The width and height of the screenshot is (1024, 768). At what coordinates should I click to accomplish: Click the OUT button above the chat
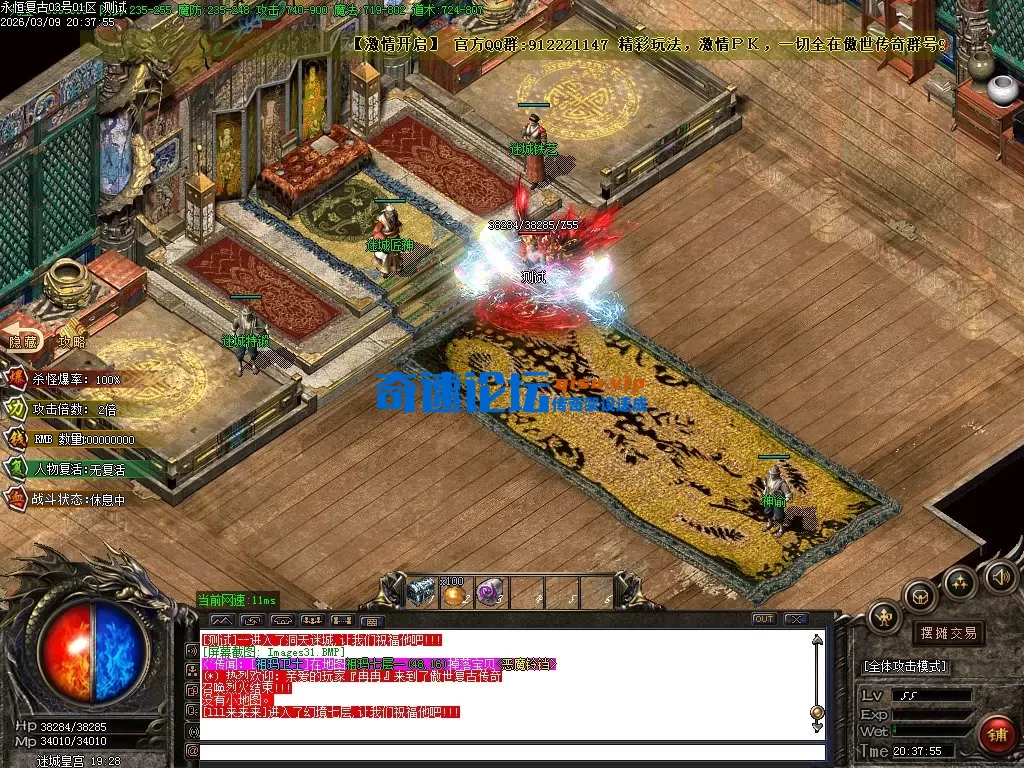[x=764, y=619]
